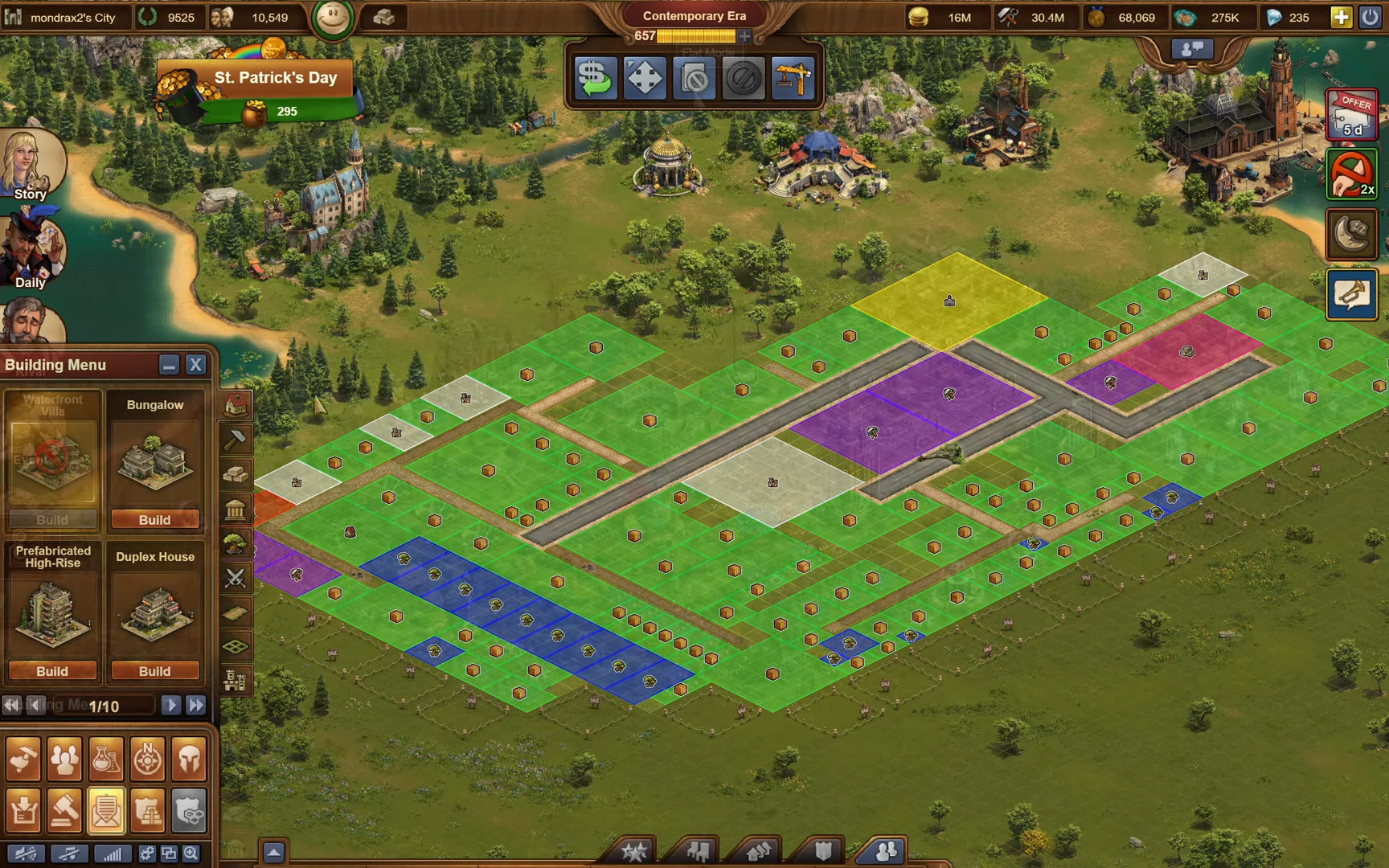Open the great buildings stars tab
Viewport: 1389px width, 868px height.
point(634,850)
